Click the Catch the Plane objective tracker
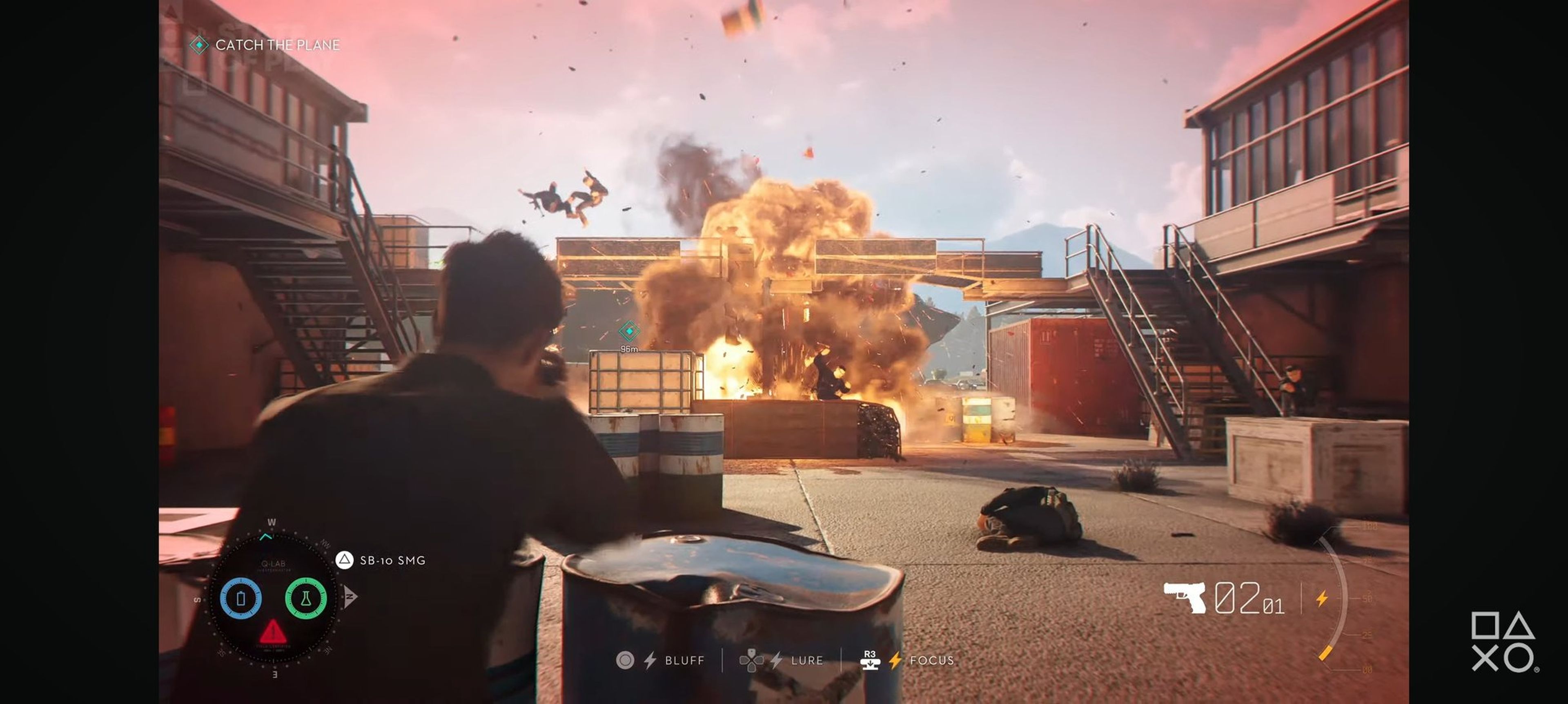The height and width of the screenshot is (704, 1568). [x=277, y=45]
